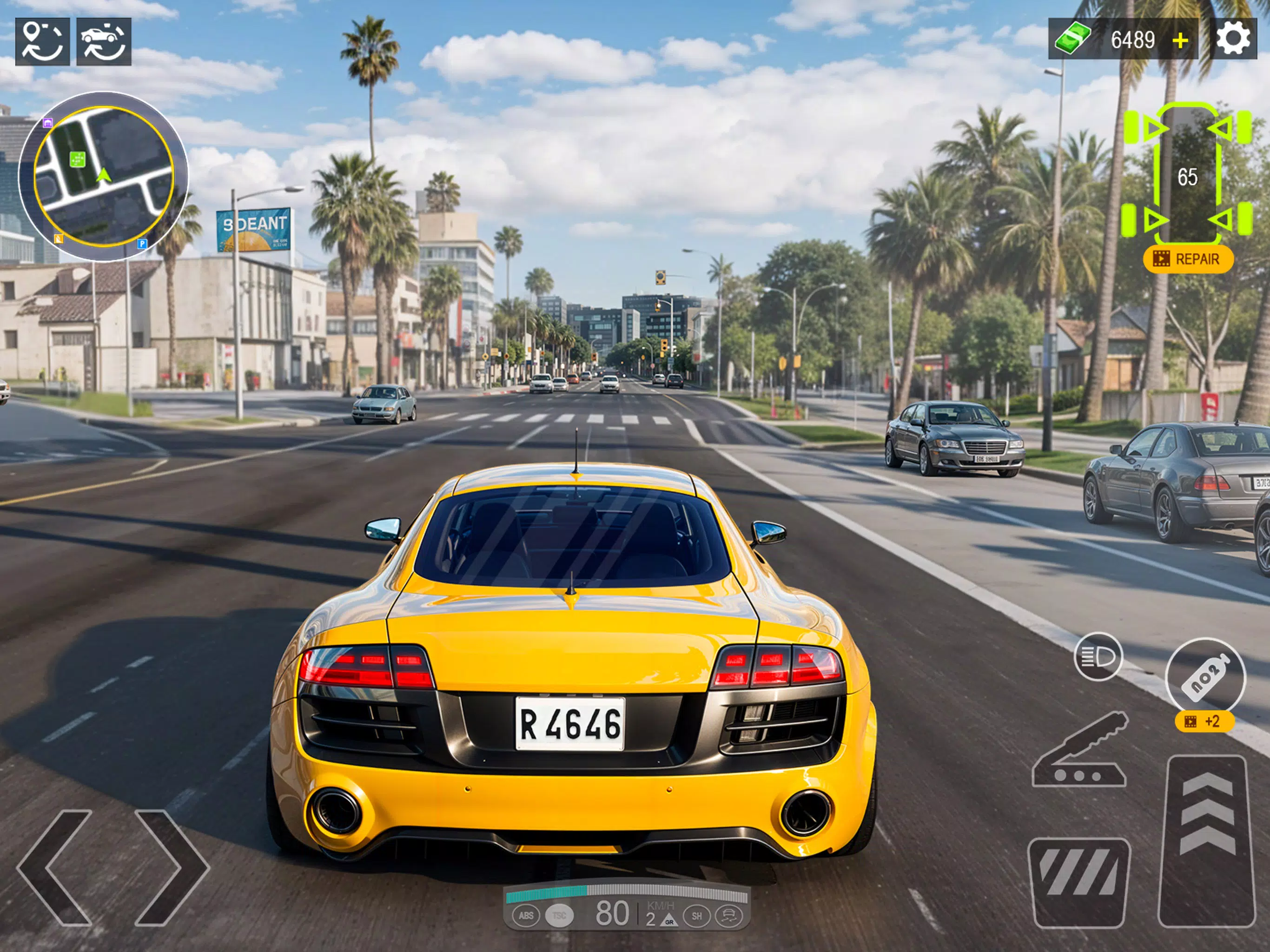The image size is (1270, 952).
Task: Tap the + to buy more cash
Action: click(x=1180, y=40)
